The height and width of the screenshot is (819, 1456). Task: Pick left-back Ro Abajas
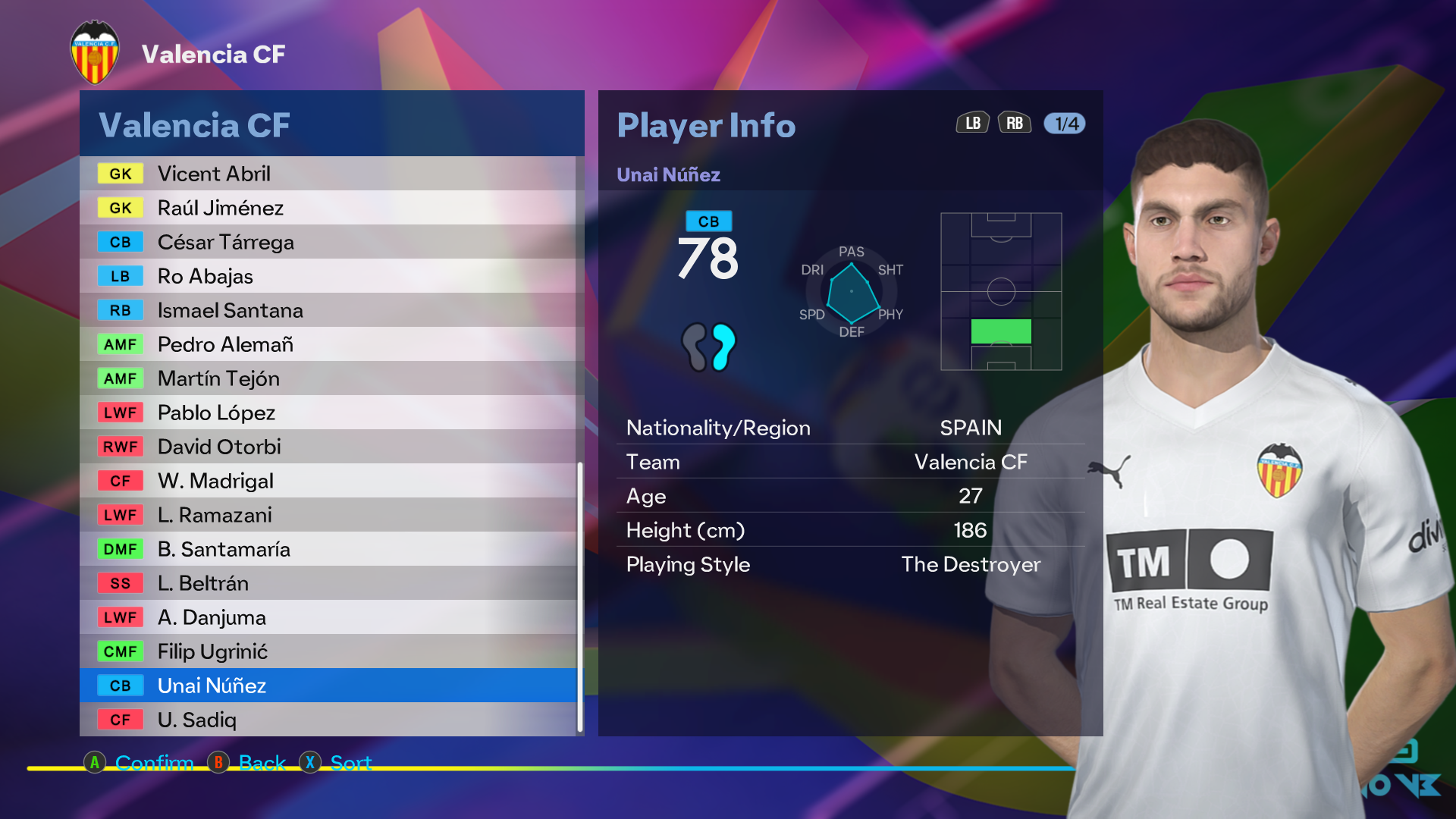point(328,276)
